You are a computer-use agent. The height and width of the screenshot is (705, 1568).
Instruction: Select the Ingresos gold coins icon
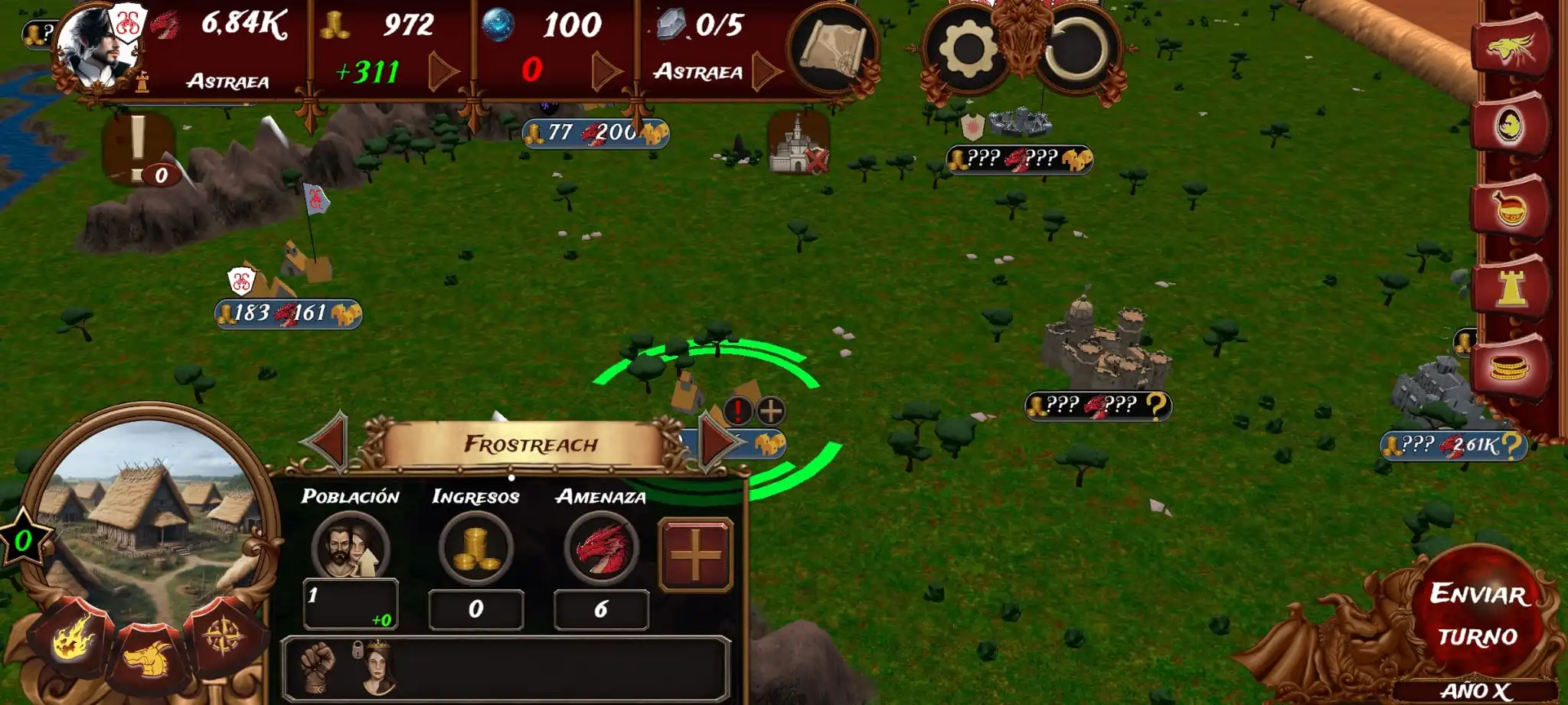tap(475, 549)
